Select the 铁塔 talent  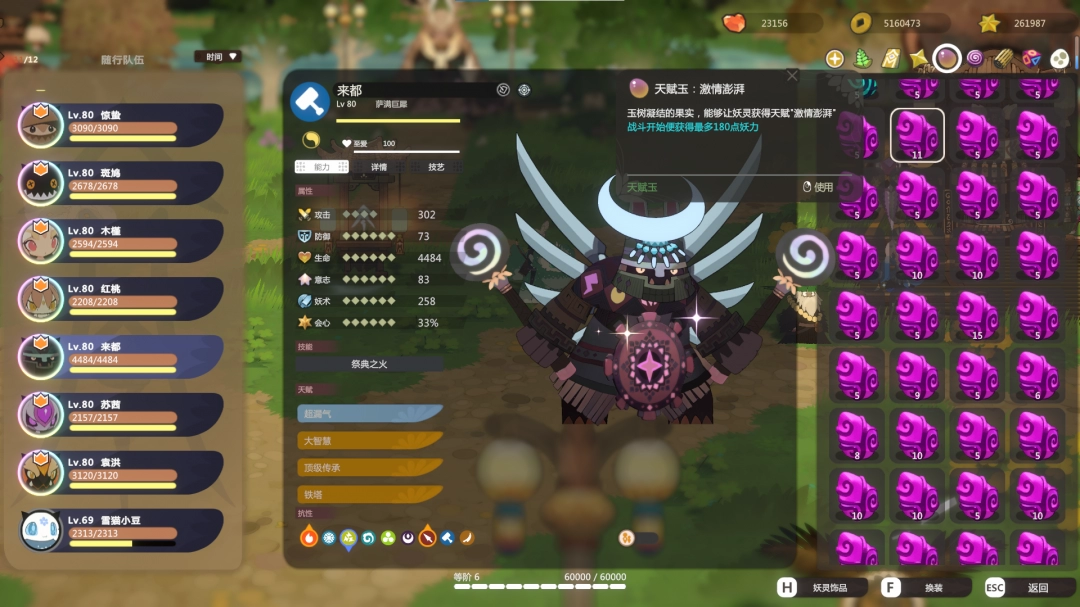click(x=370, y=494)
